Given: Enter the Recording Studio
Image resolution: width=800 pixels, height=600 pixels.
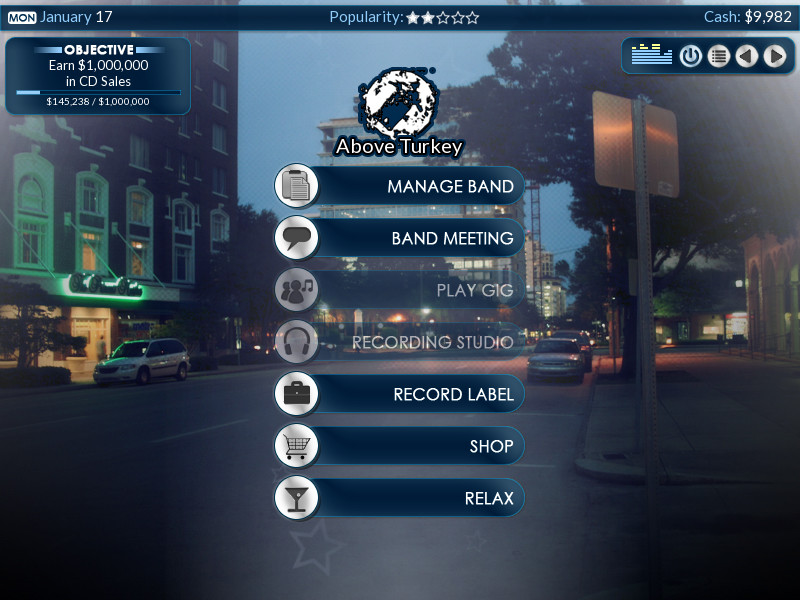Looking at the screenshot, I should click(400, 342).
